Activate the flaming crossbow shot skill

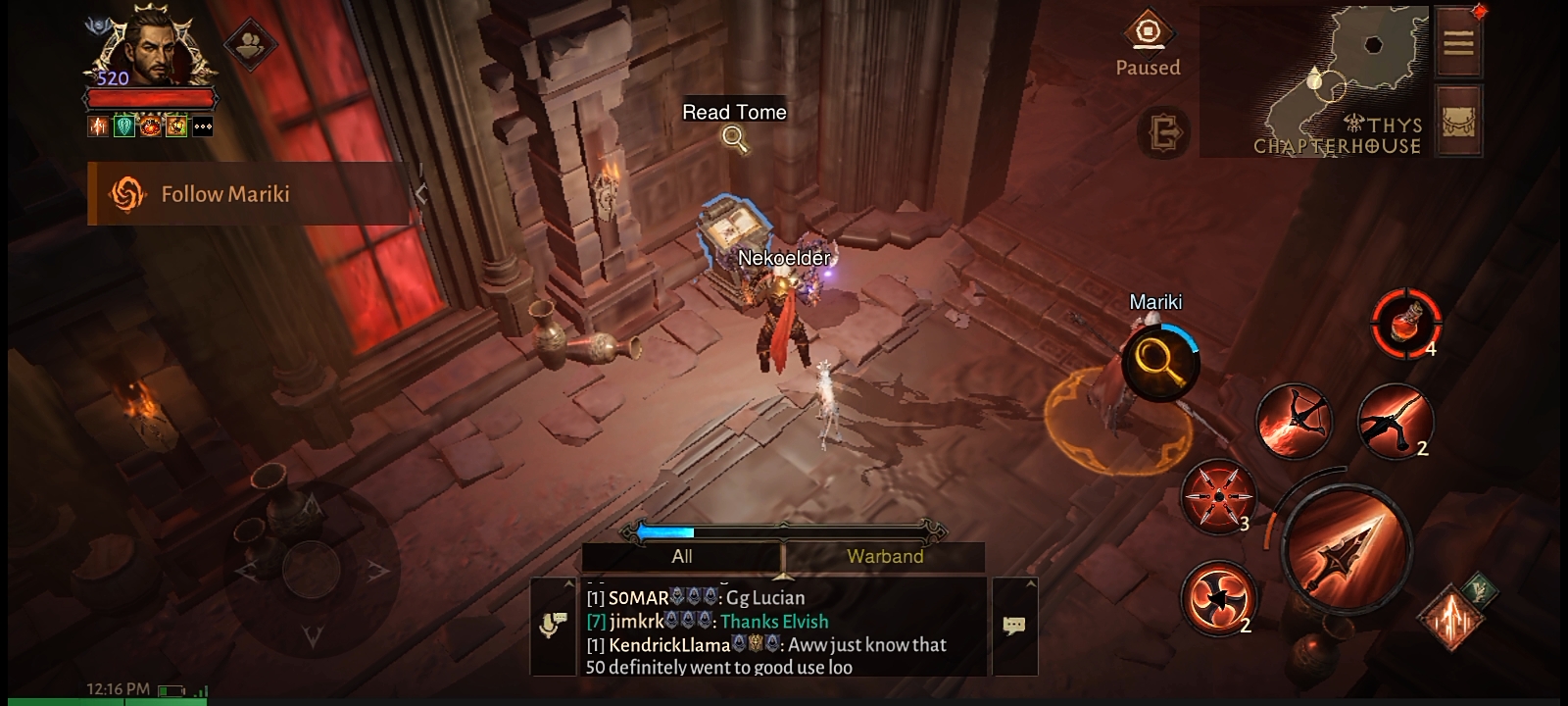(x=1293, y=422)
